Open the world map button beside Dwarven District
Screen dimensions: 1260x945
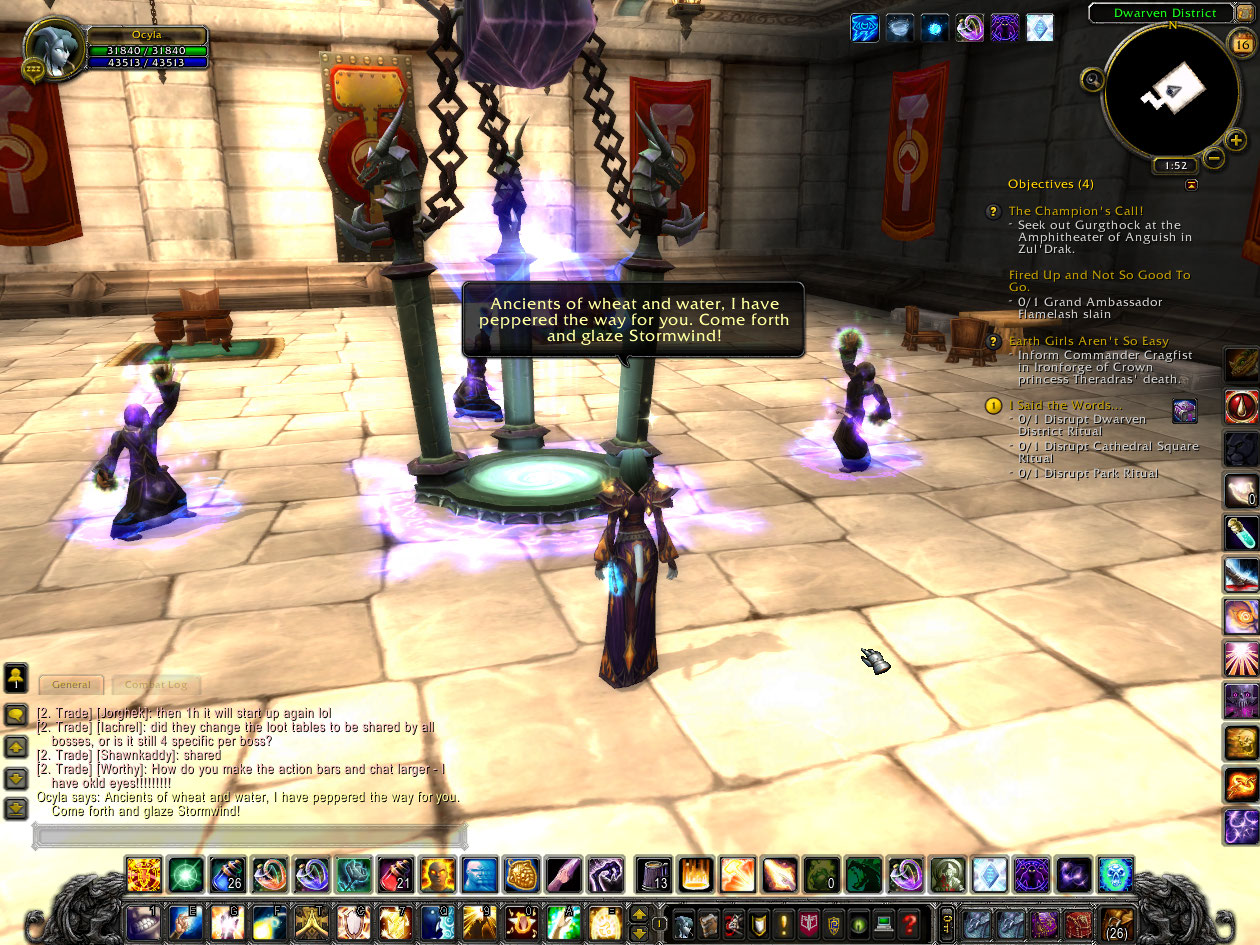coord(1244,12)
